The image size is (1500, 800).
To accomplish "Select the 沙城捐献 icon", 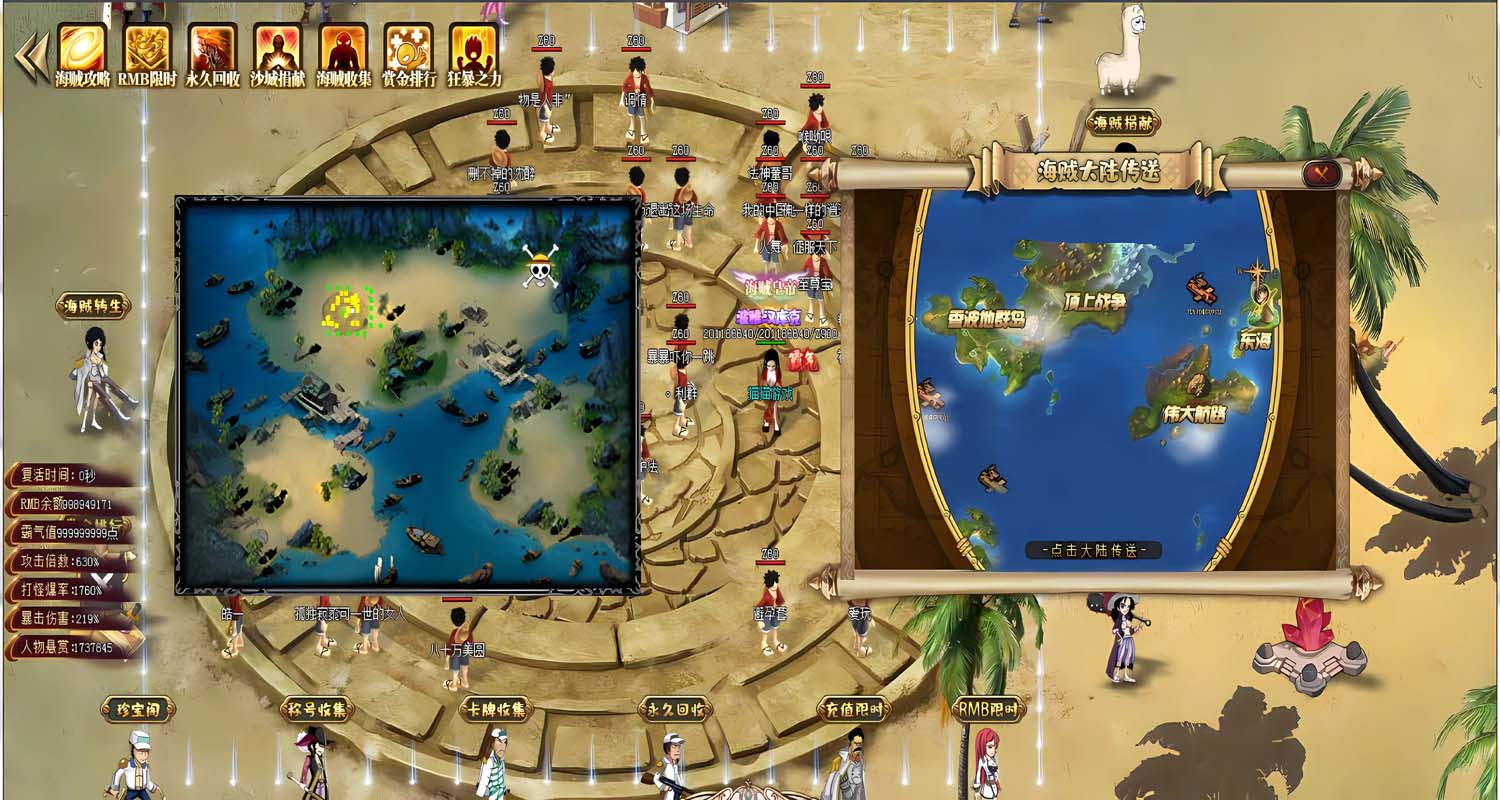I will tap(278, 49).
